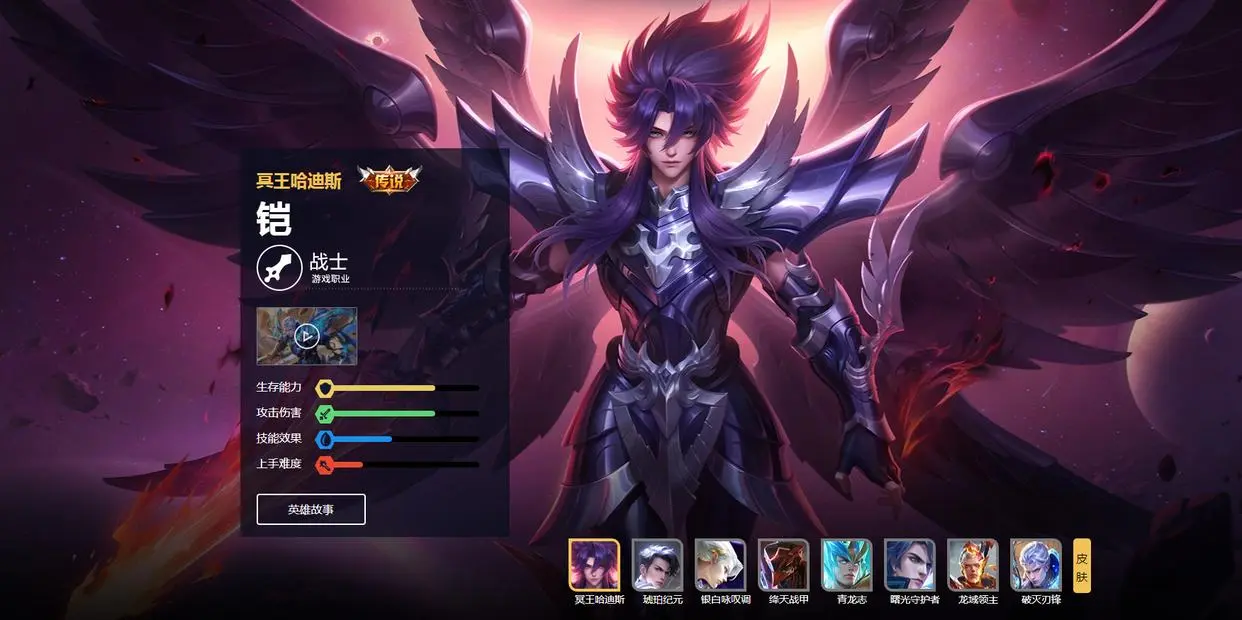Open the 英雄故事 hero story button
The height and width of the screenshot is (620, 1242).
pos(311,509)
